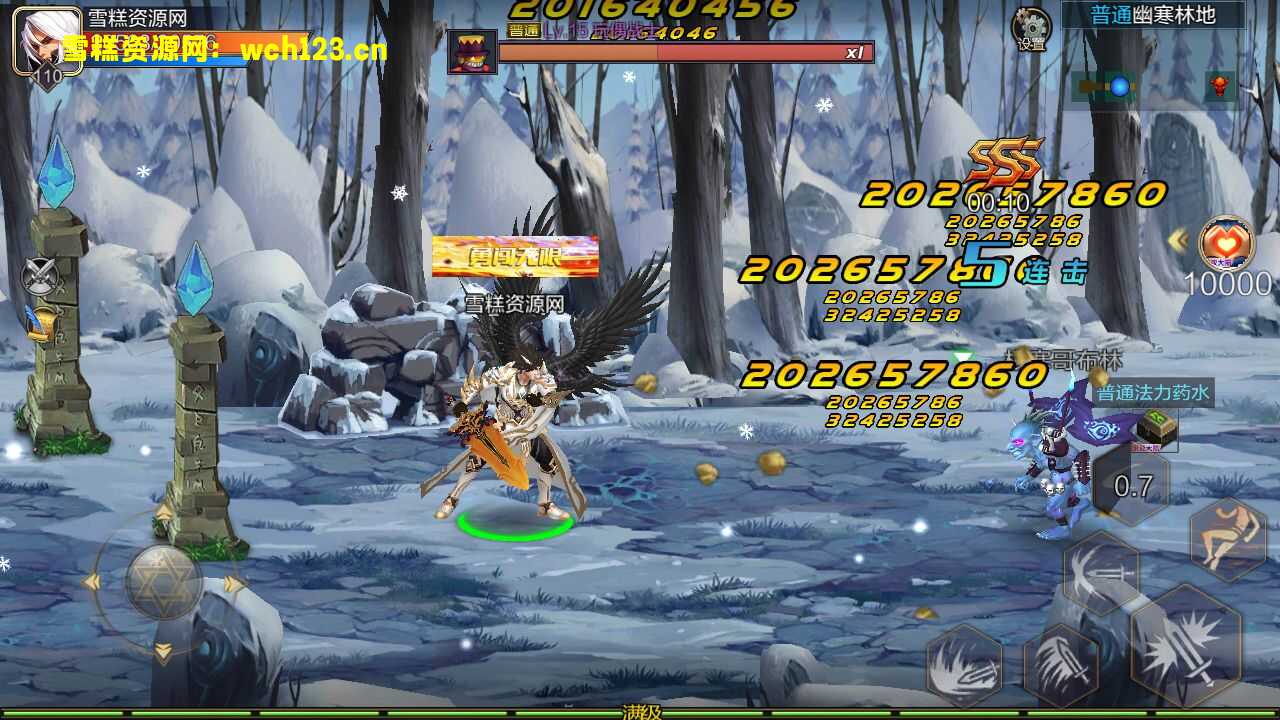Toggle the crossed-swords auto-battle icon
Viewport: 1280px width, 720px height.
click(x=39, y=275)
